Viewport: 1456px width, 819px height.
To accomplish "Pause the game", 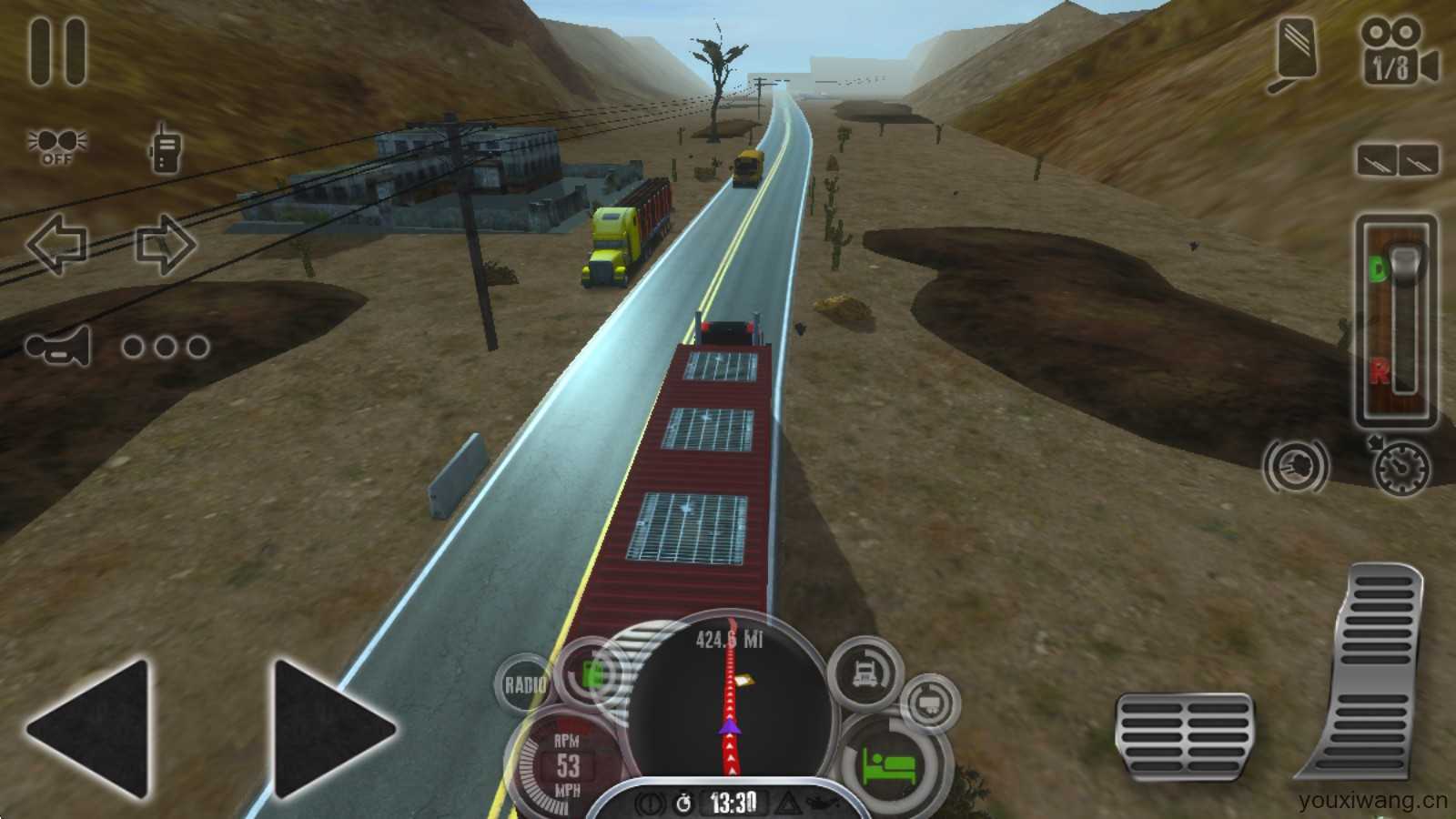I will 57,53.
